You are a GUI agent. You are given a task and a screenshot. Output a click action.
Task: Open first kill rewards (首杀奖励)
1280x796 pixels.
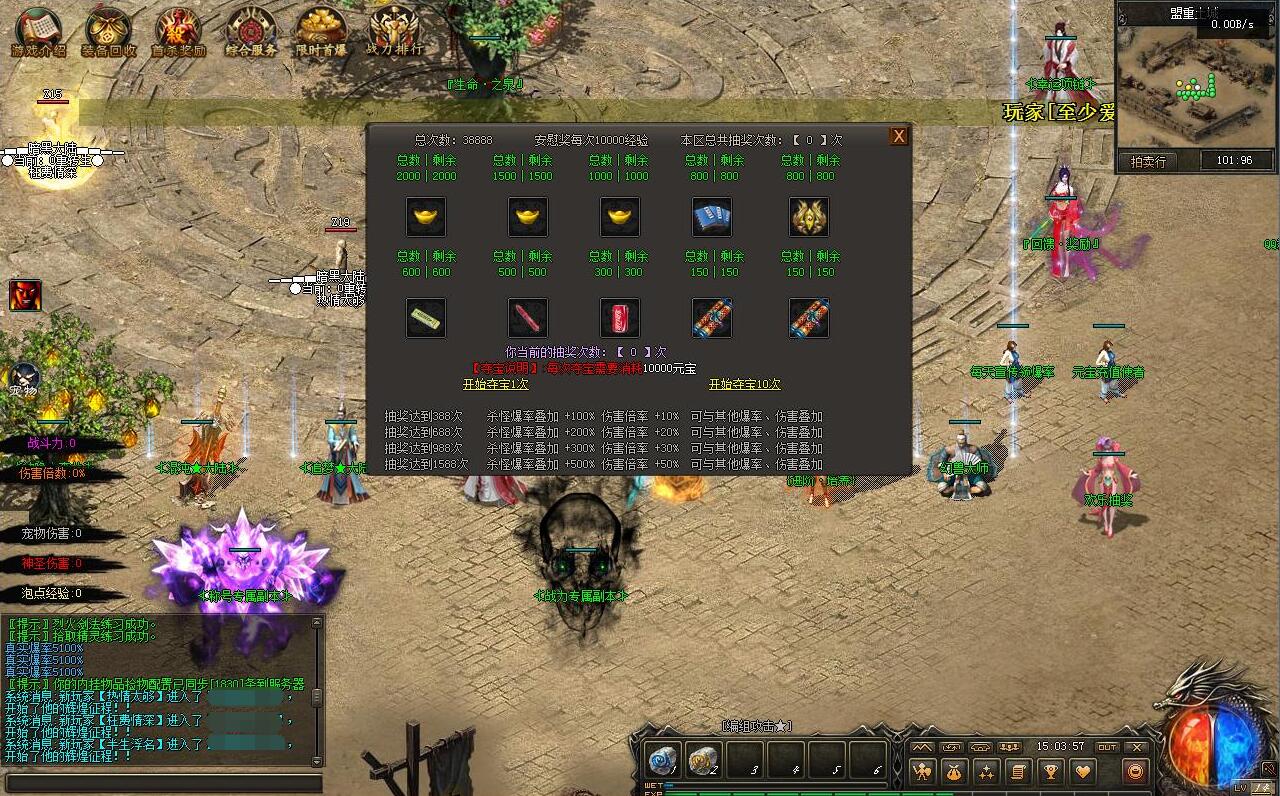tap(178, 31)
